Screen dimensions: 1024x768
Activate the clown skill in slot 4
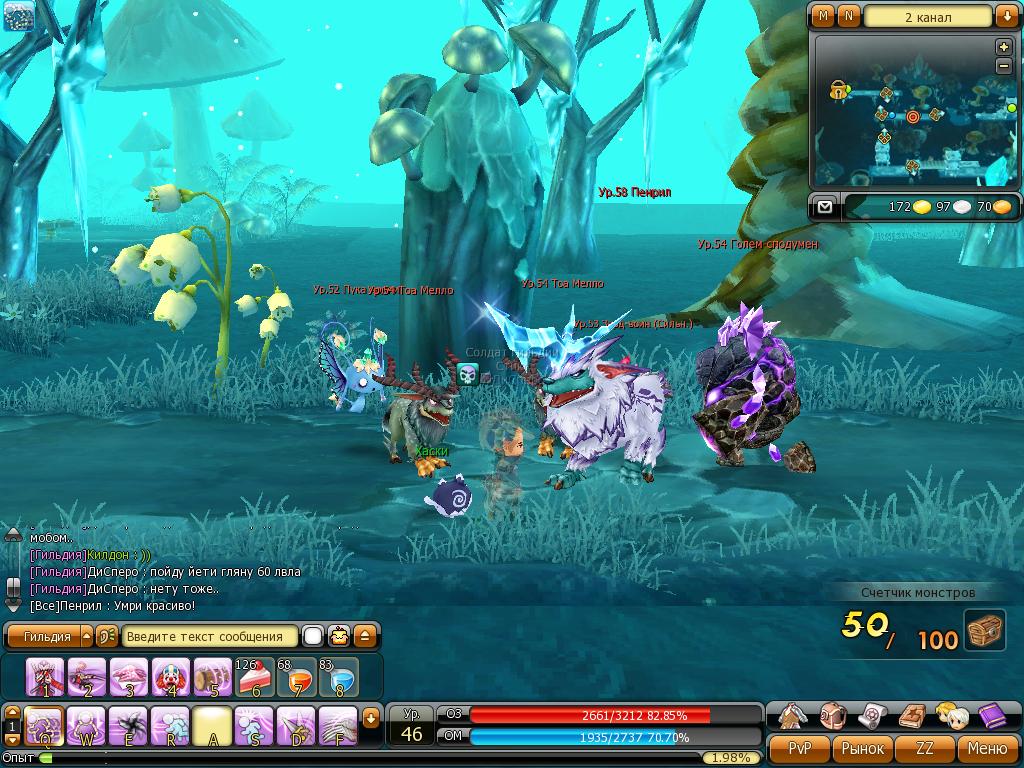171,678
